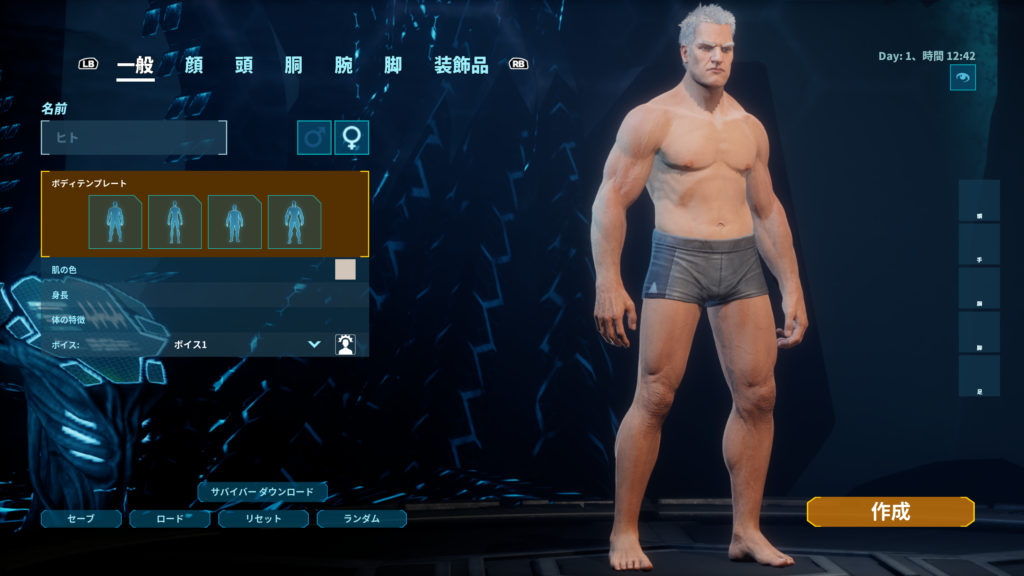The height and width of the screenshot is (576, 1024).
Task: Show the 腕 tab
Action: pyautogui.click(x=344, y=66)
